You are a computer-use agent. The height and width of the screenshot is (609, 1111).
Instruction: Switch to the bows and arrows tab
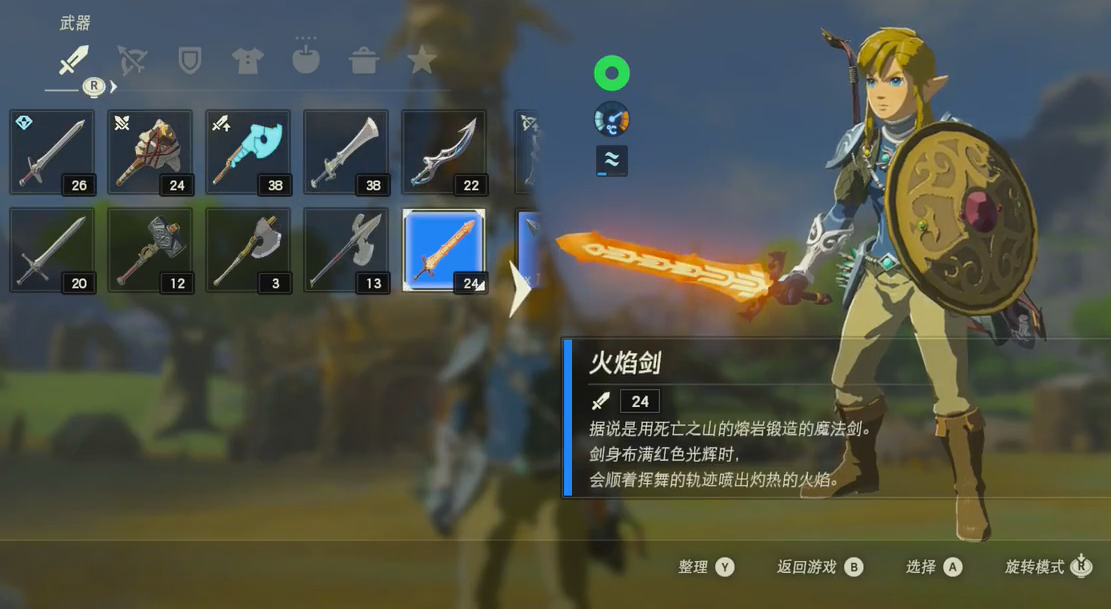[132, 61]
